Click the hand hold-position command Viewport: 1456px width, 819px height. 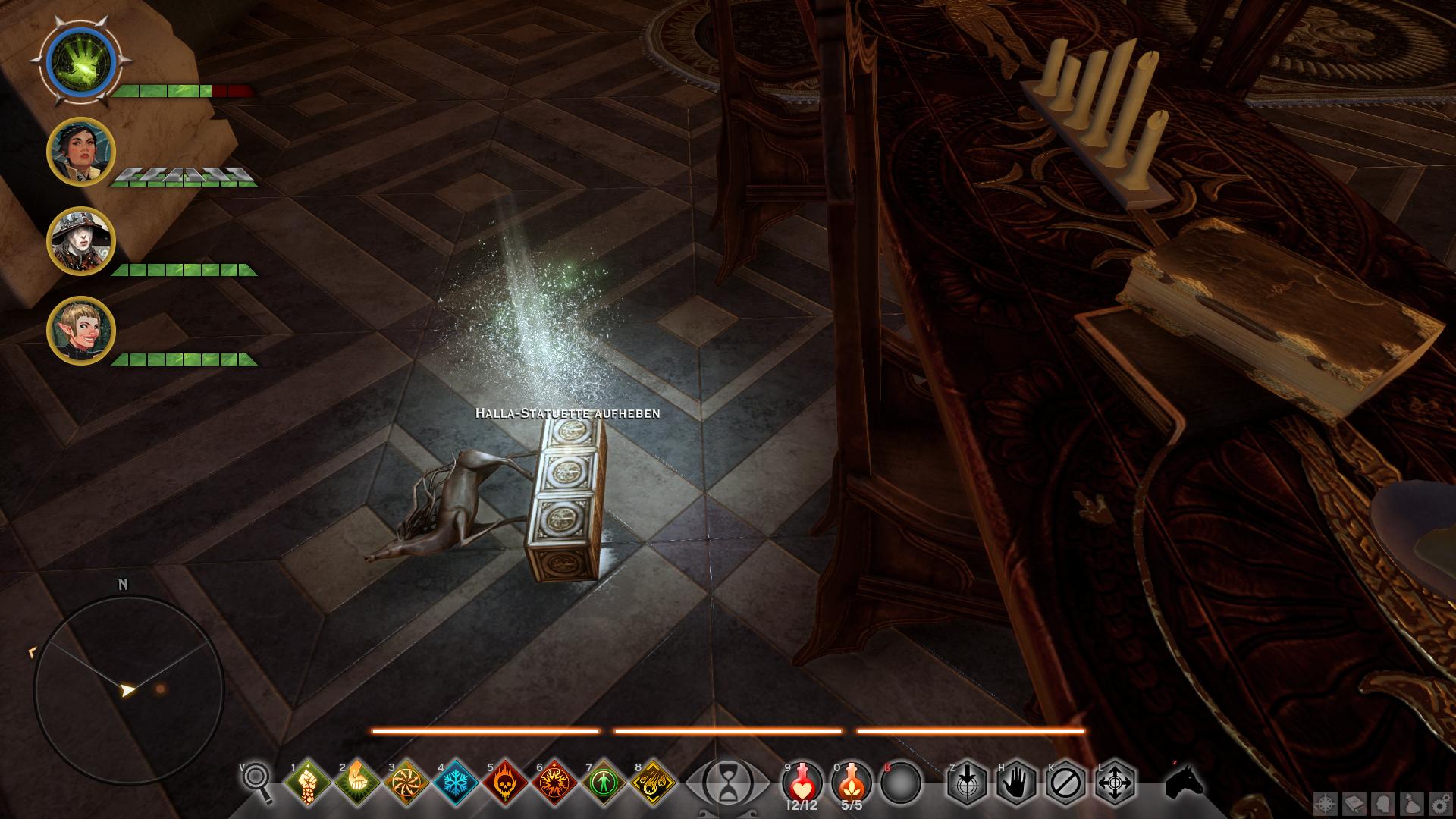1016,782
